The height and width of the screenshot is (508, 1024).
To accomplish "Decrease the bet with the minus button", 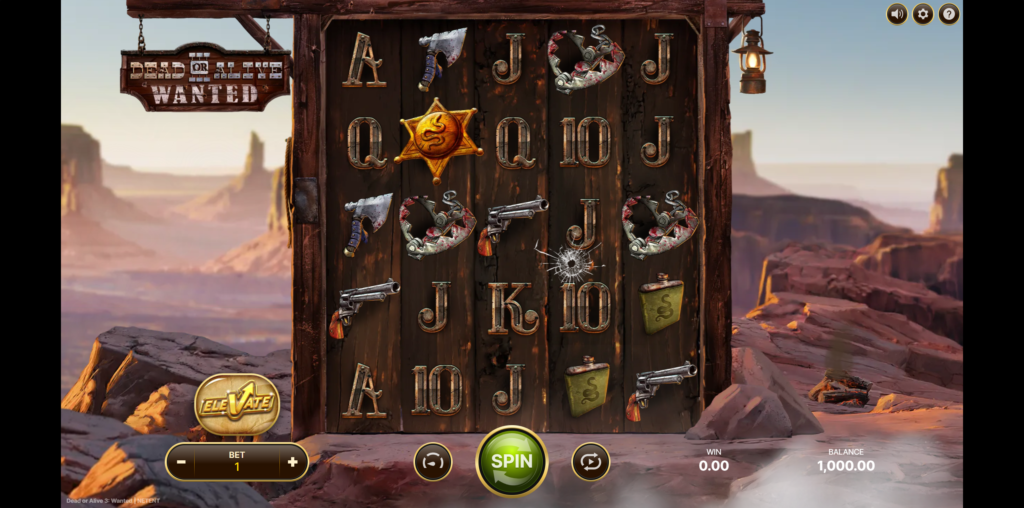I will click(x=181, y=462).
